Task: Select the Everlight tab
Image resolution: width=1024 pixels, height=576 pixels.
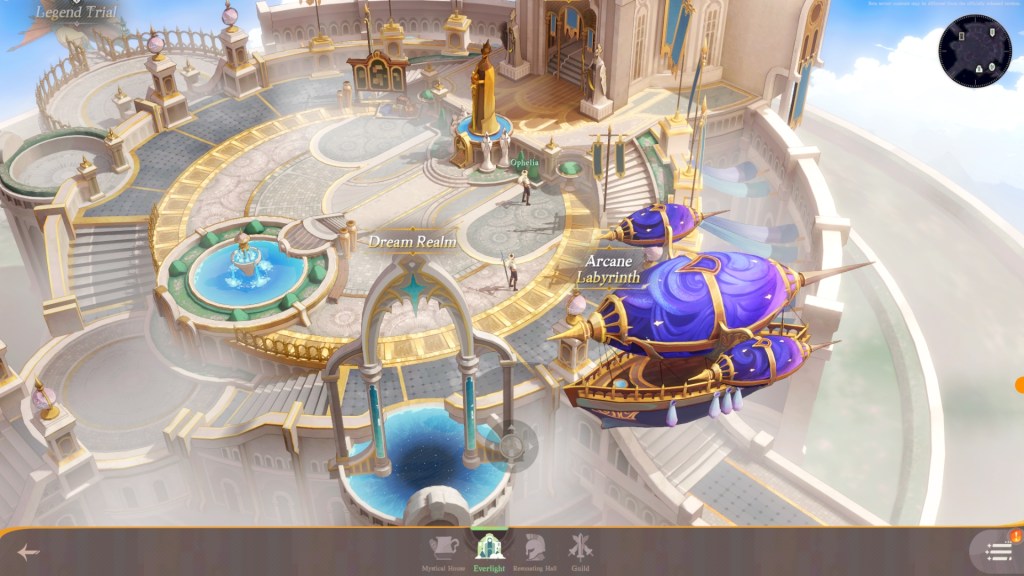Action: (490, 551)
